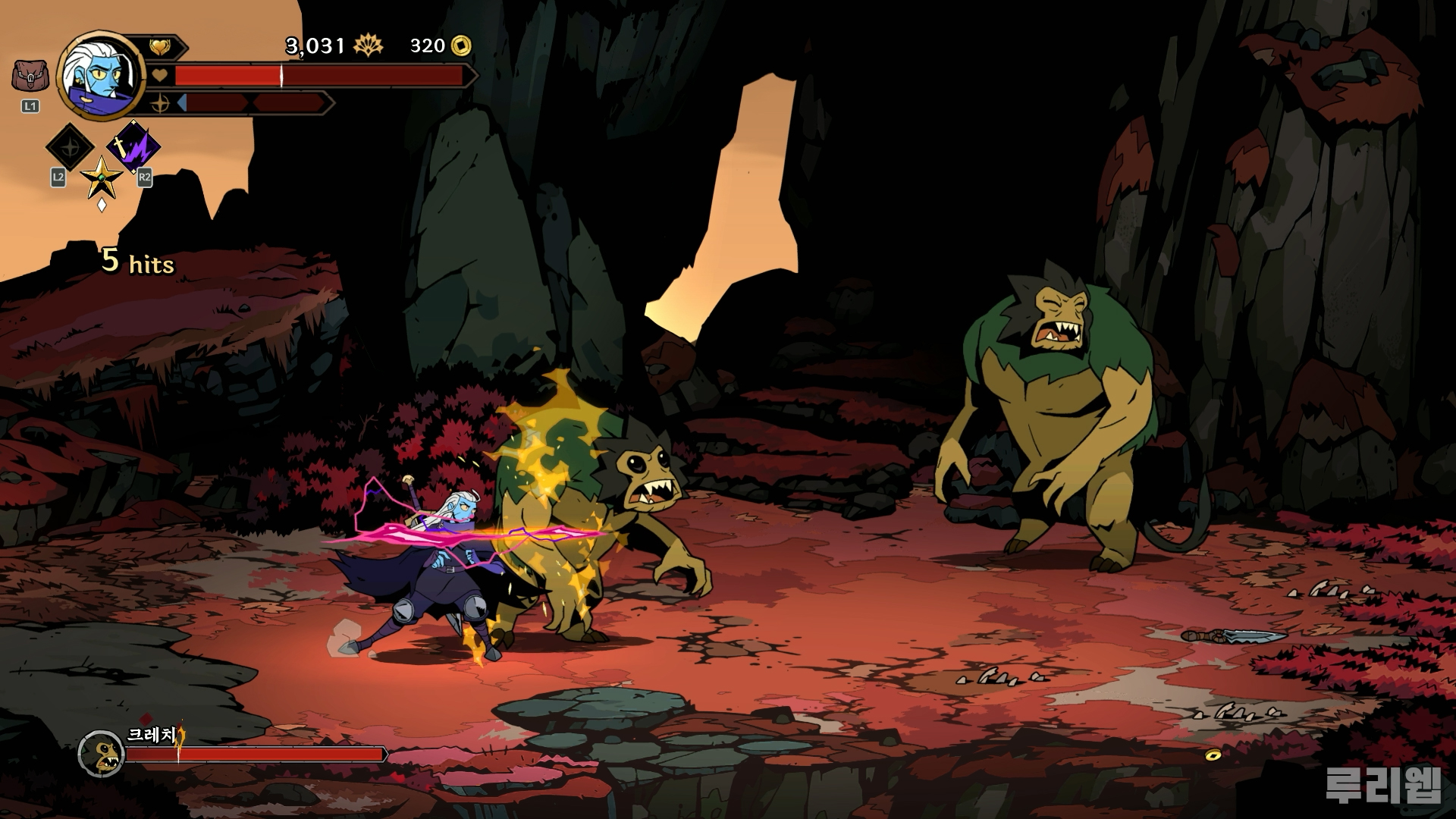Use the golden star with green gem
The image size is (1456, 819).
click(102, 179)
